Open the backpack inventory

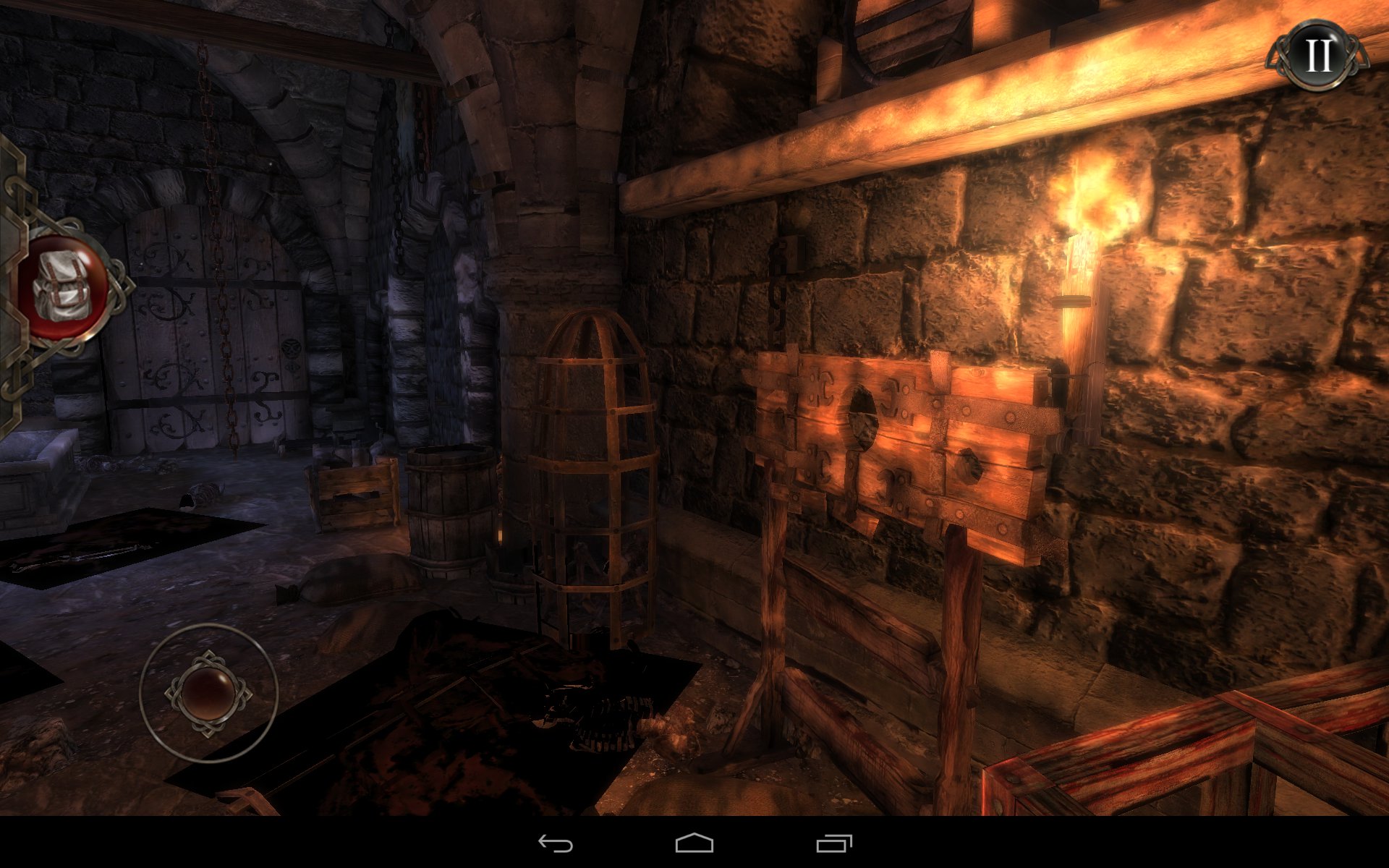pos(64,288)
